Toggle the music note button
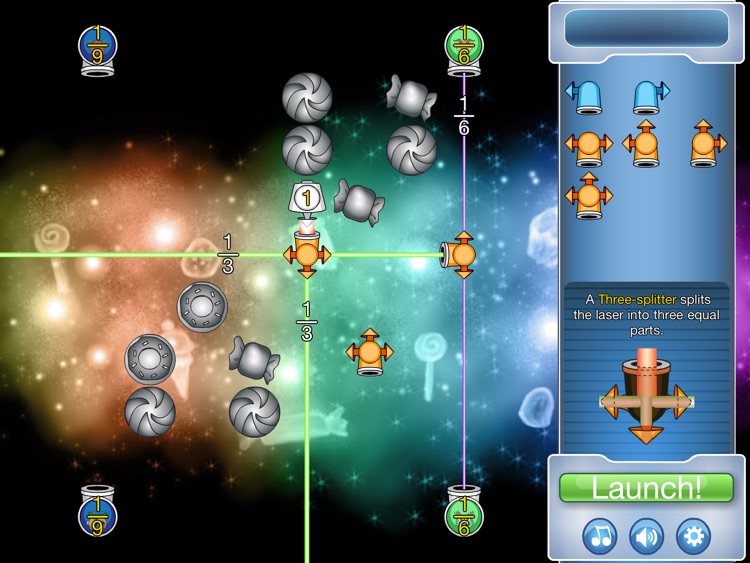The width and height of the screenshot is (750, 563). (x=600, y=536)
